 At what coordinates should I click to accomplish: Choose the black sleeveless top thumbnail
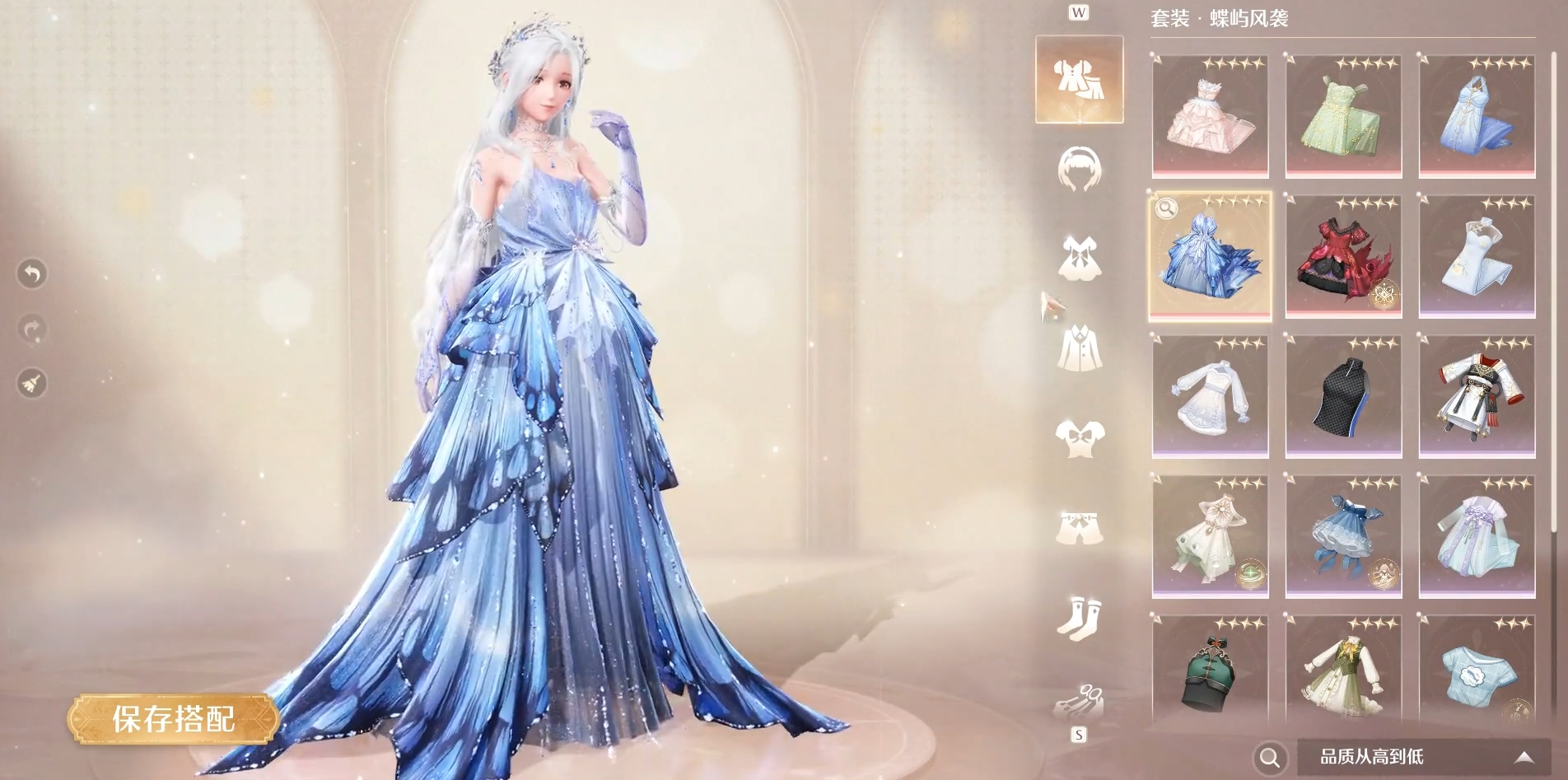click(1343, 396)
